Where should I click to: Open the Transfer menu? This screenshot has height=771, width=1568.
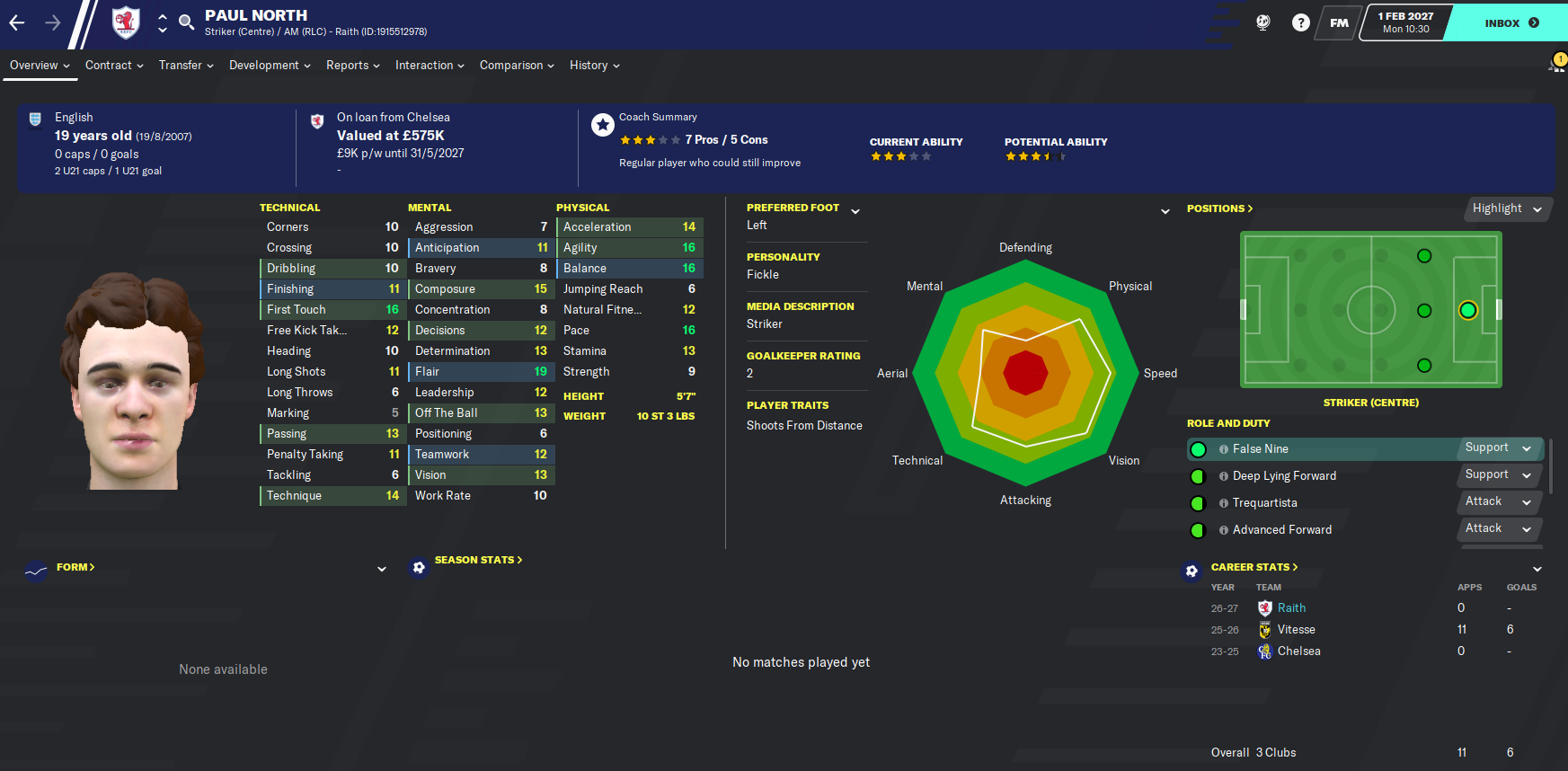coord(186,66)
